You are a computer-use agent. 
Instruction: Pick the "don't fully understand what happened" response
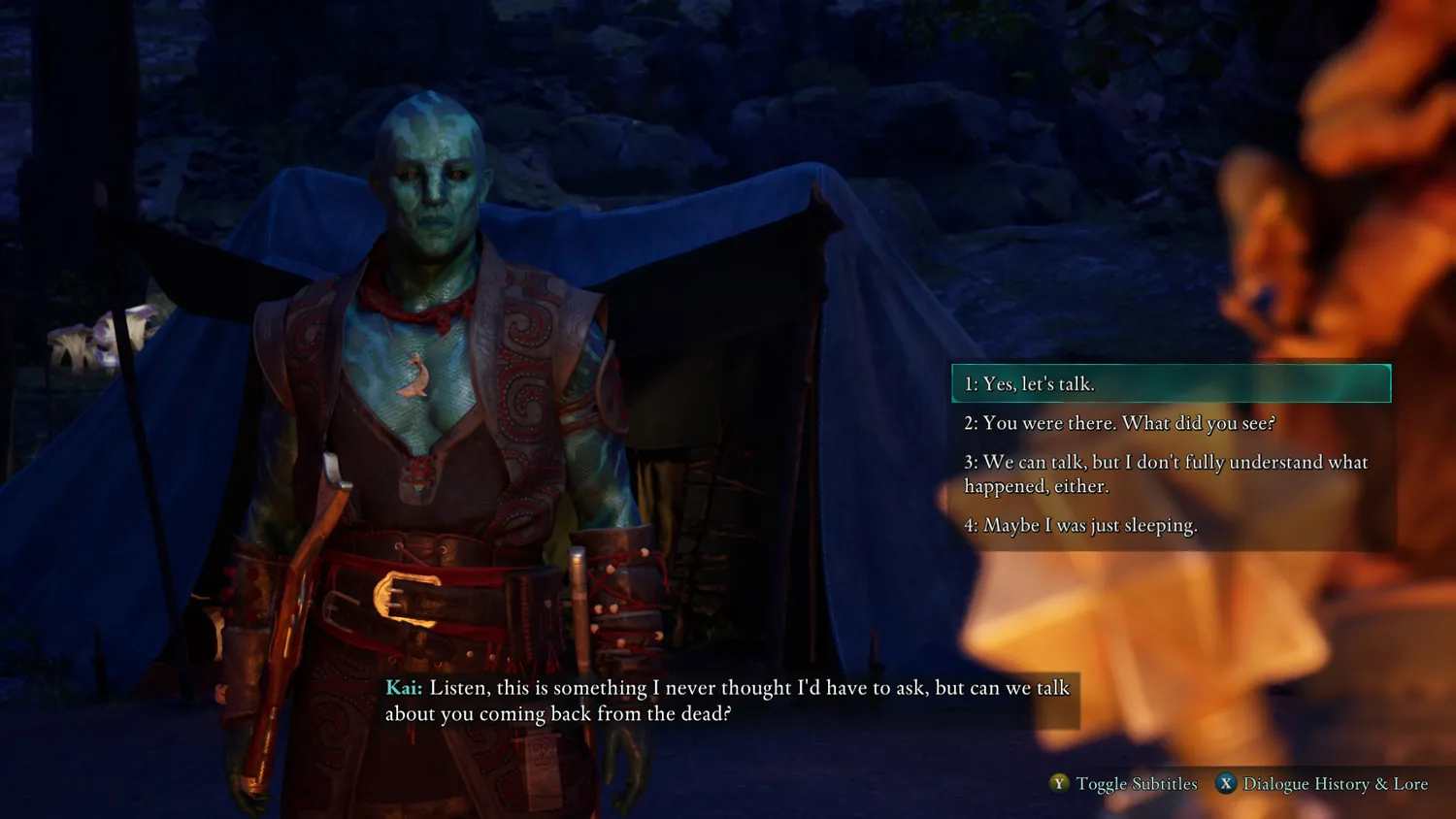click(1165, 474)
